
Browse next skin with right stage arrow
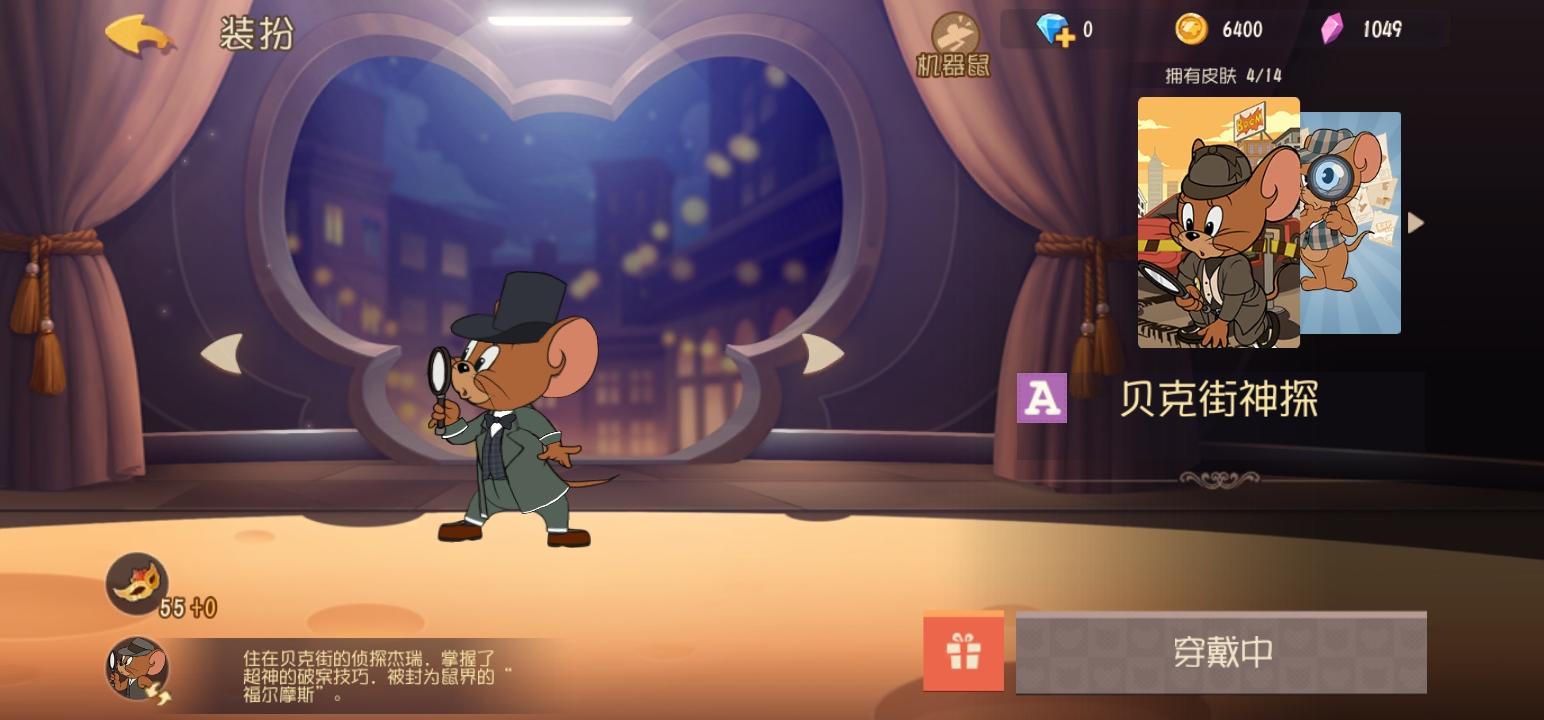[819, 352]
